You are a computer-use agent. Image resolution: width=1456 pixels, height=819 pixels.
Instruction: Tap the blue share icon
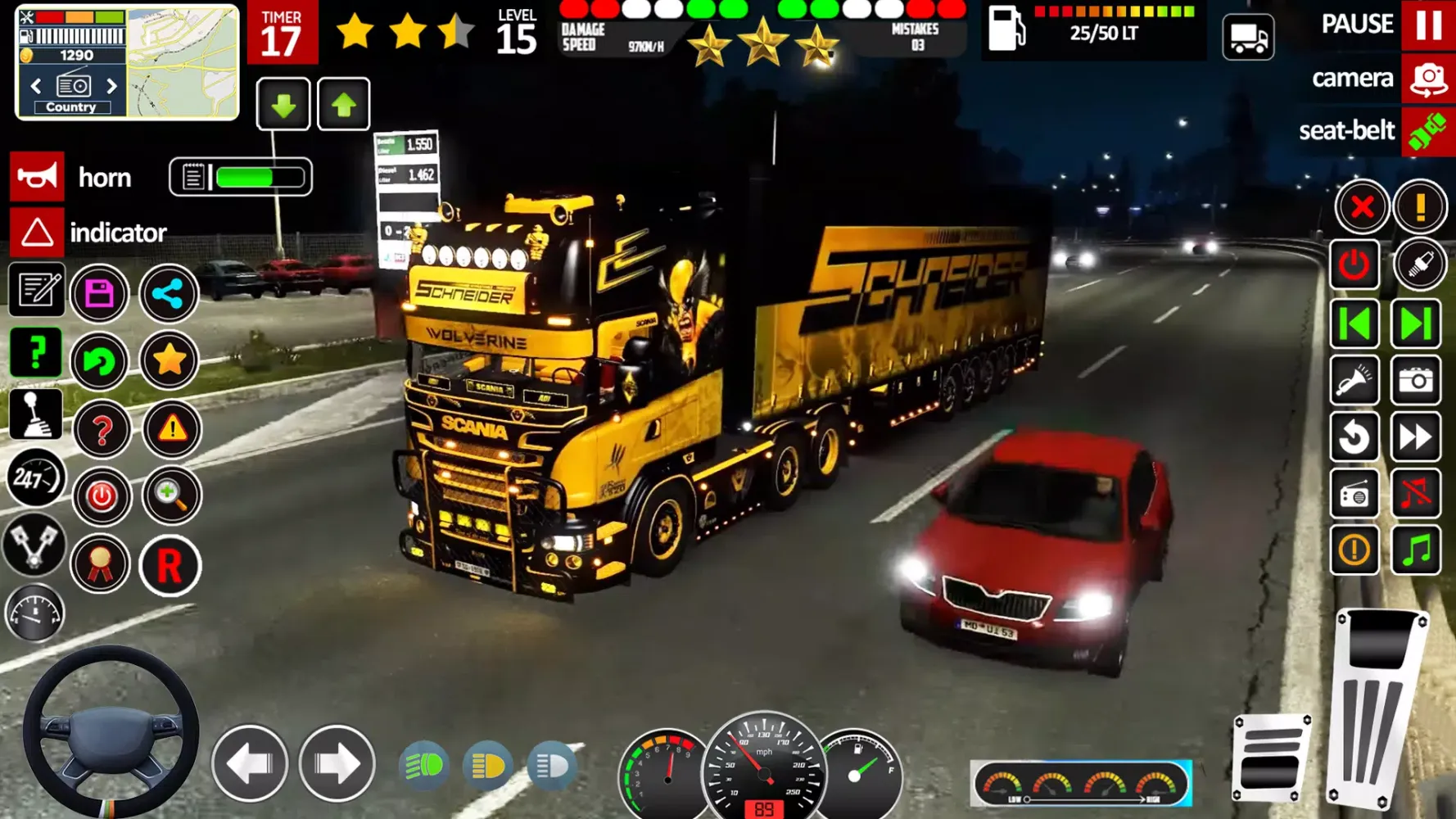(168, 293)
